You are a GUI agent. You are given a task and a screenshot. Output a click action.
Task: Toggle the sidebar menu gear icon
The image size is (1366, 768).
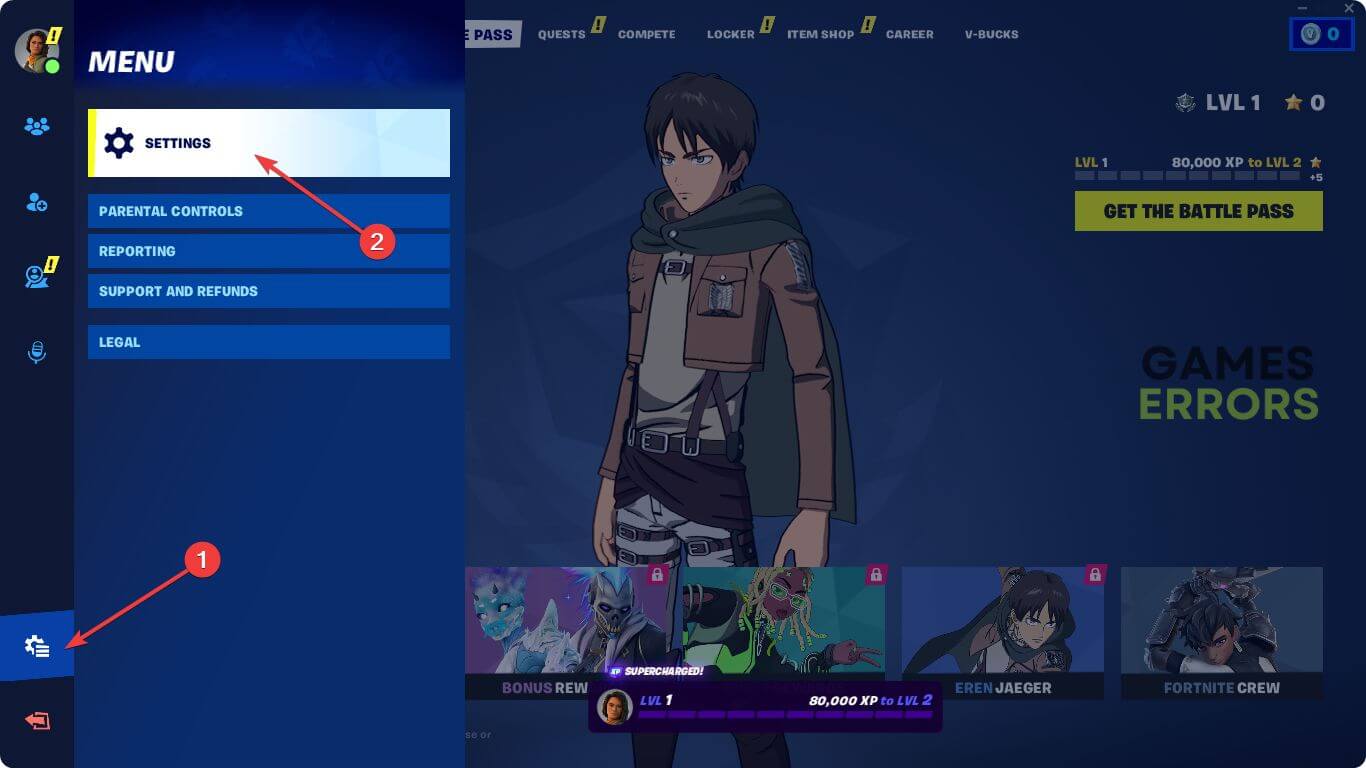click(37, 647)
